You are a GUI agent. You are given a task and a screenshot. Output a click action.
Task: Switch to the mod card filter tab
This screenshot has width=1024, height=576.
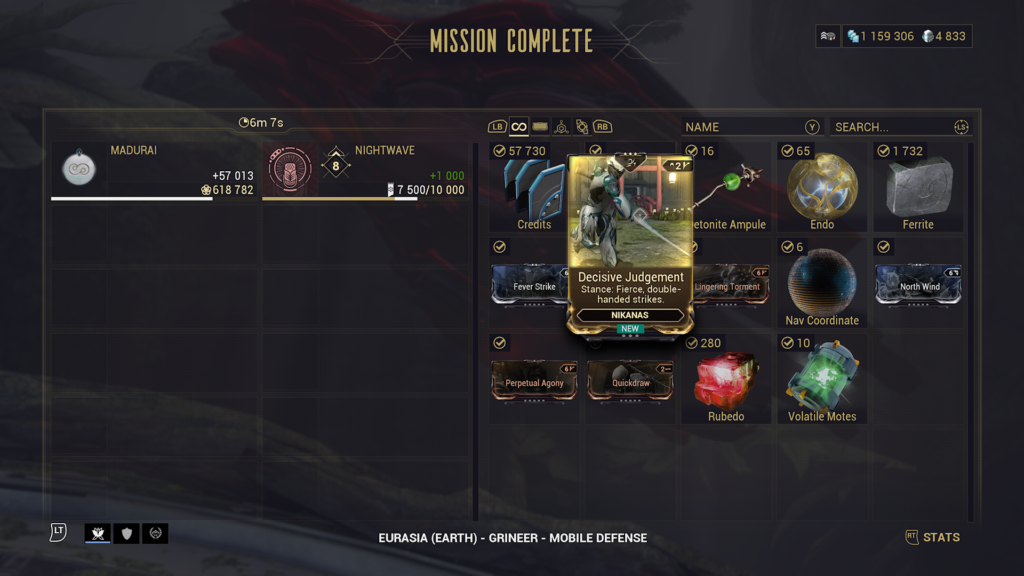click(540, 127)
